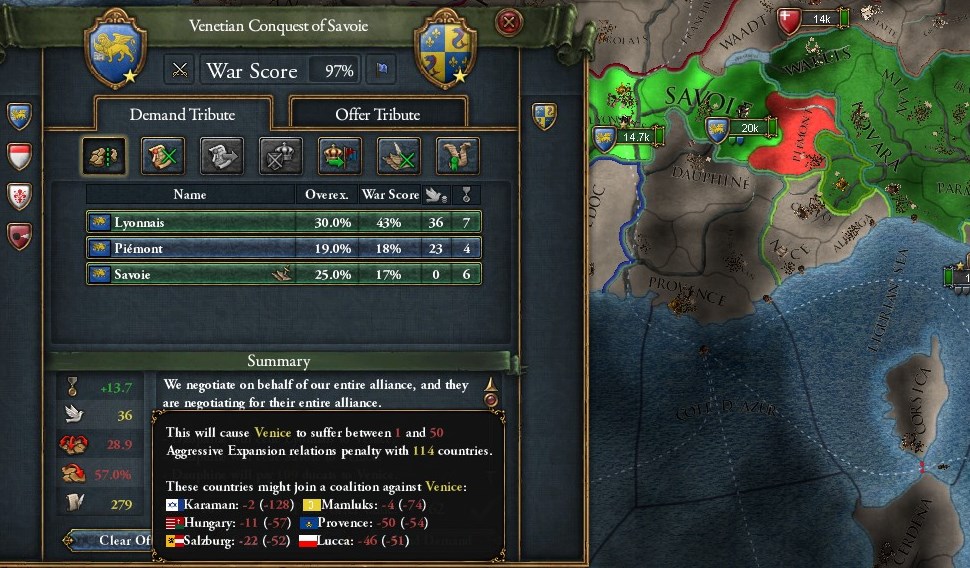The image size is (970, 568).
Task: Switch to the Offer Tribute tab
Action: tap(377, 114)
